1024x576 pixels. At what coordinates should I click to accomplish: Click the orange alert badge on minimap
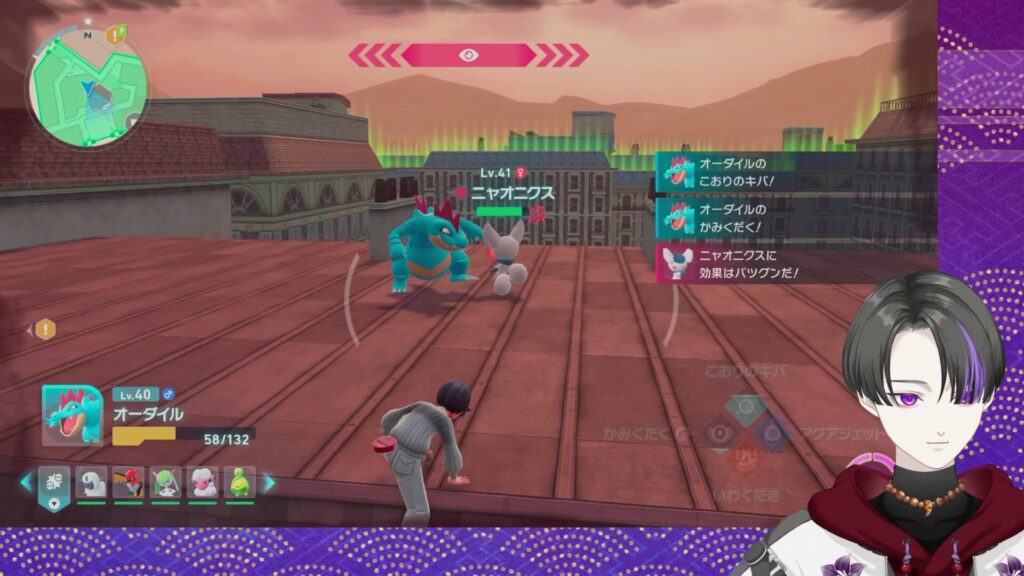pos(117,35)
